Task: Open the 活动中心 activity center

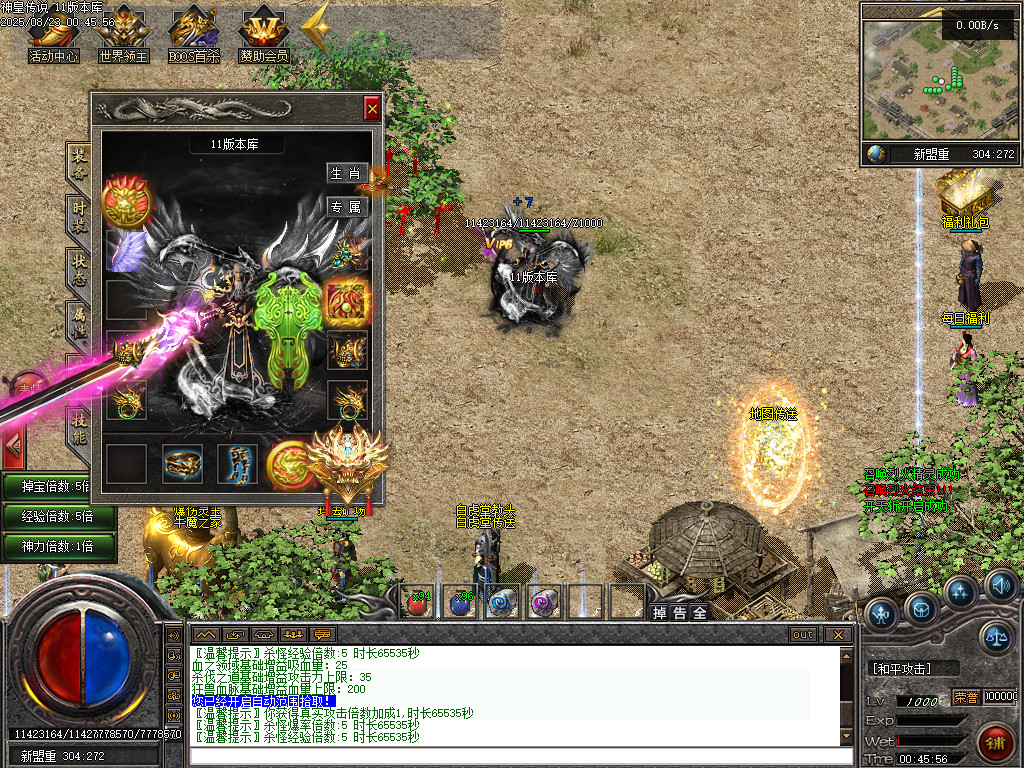Action: pos(53,36)
